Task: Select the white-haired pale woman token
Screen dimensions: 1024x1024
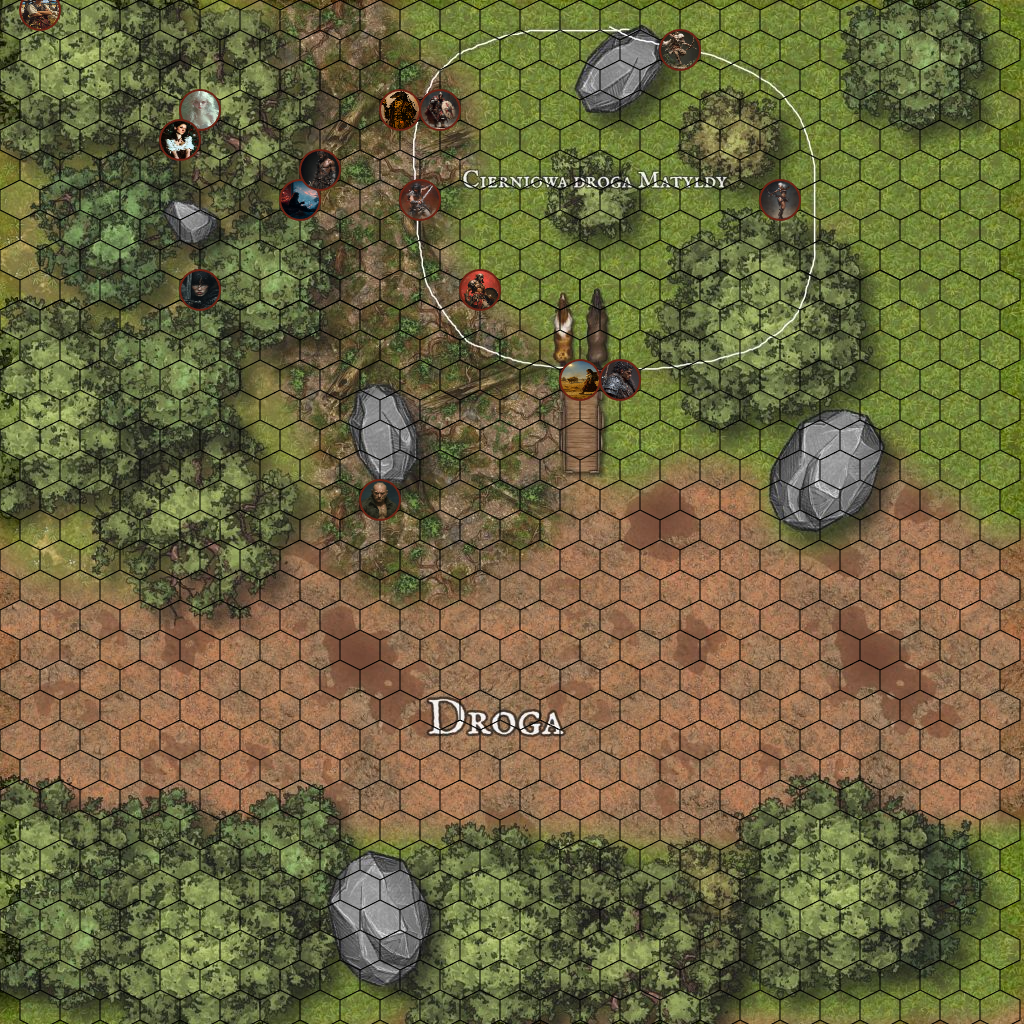Action: click(x=200, y=110)
